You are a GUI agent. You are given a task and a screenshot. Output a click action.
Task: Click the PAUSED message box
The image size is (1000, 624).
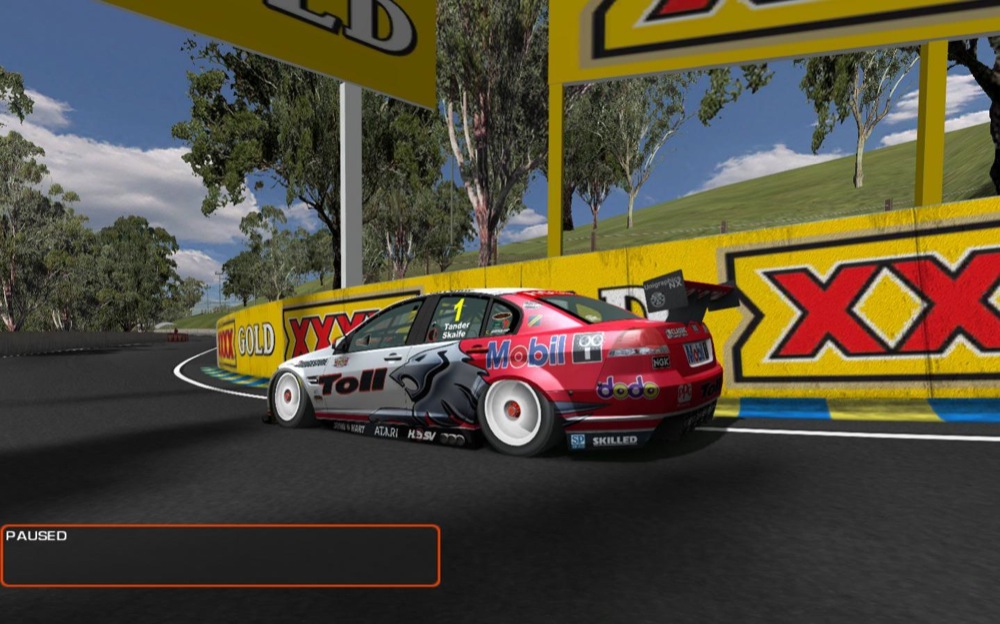pyautogui.click(x=220, y=556)
